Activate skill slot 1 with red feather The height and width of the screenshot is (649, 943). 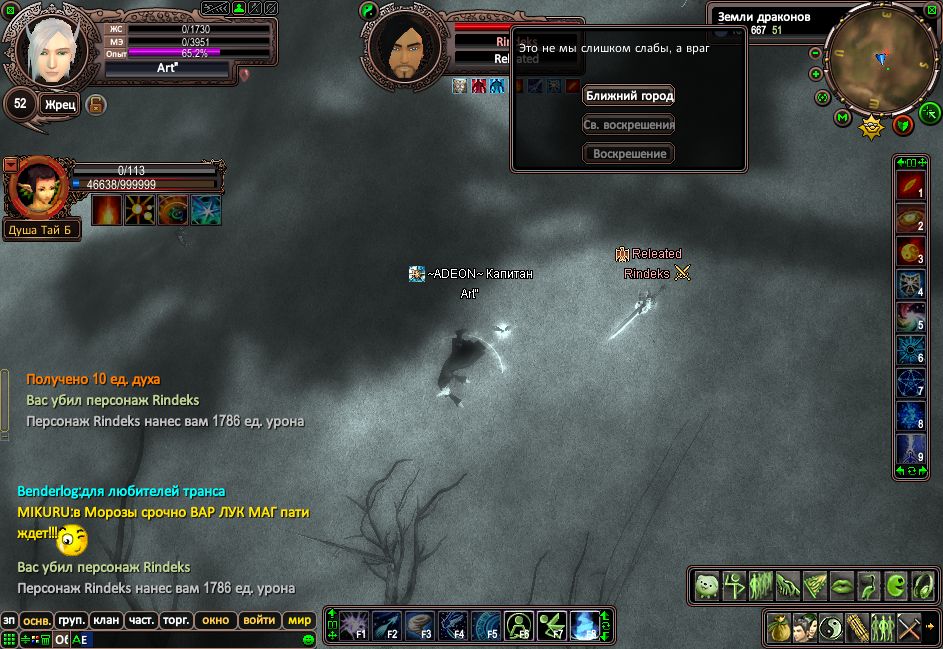point(910,186)
